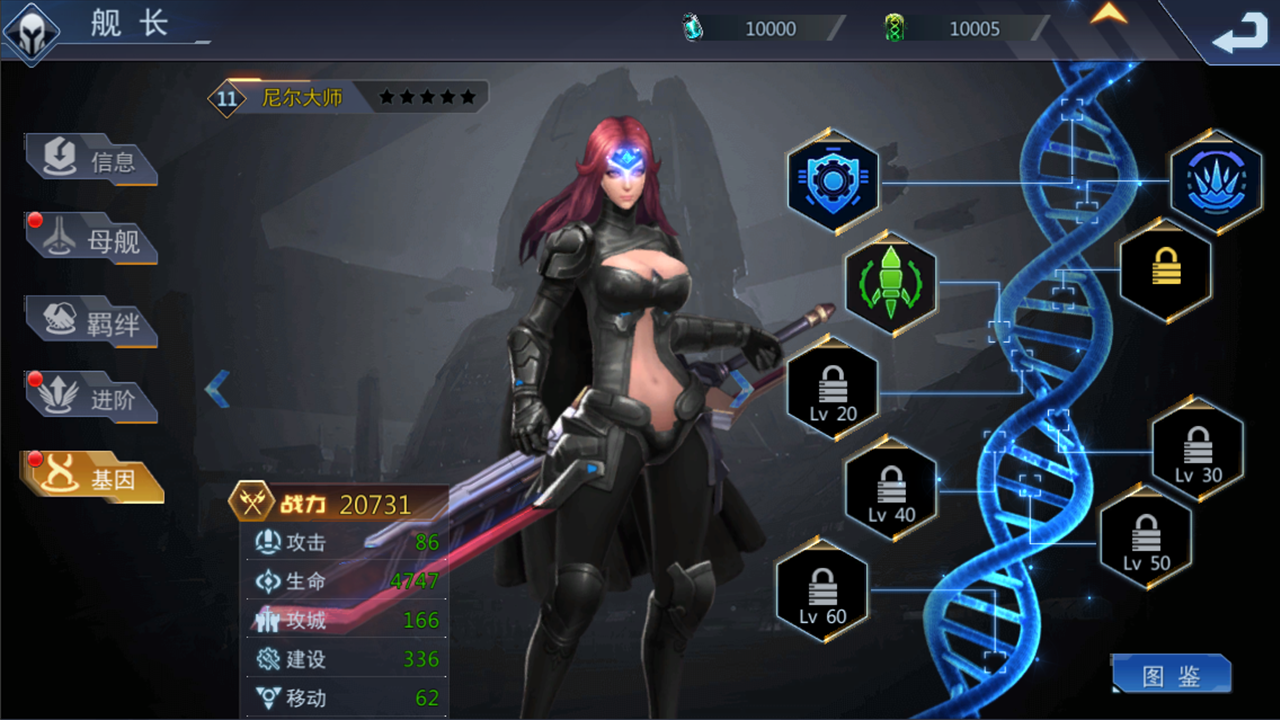Click the return arrow button top-right

click(1240, 33)
